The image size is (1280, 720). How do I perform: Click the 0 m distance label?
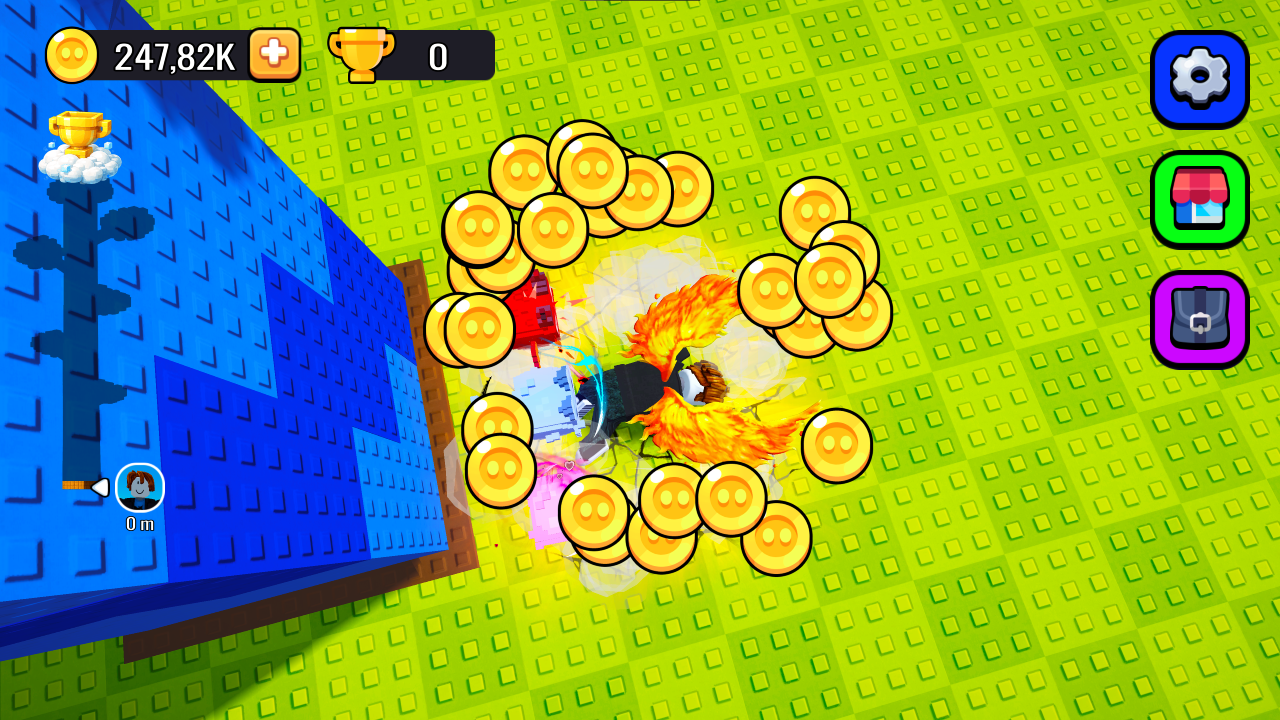(x=138, y=522)
